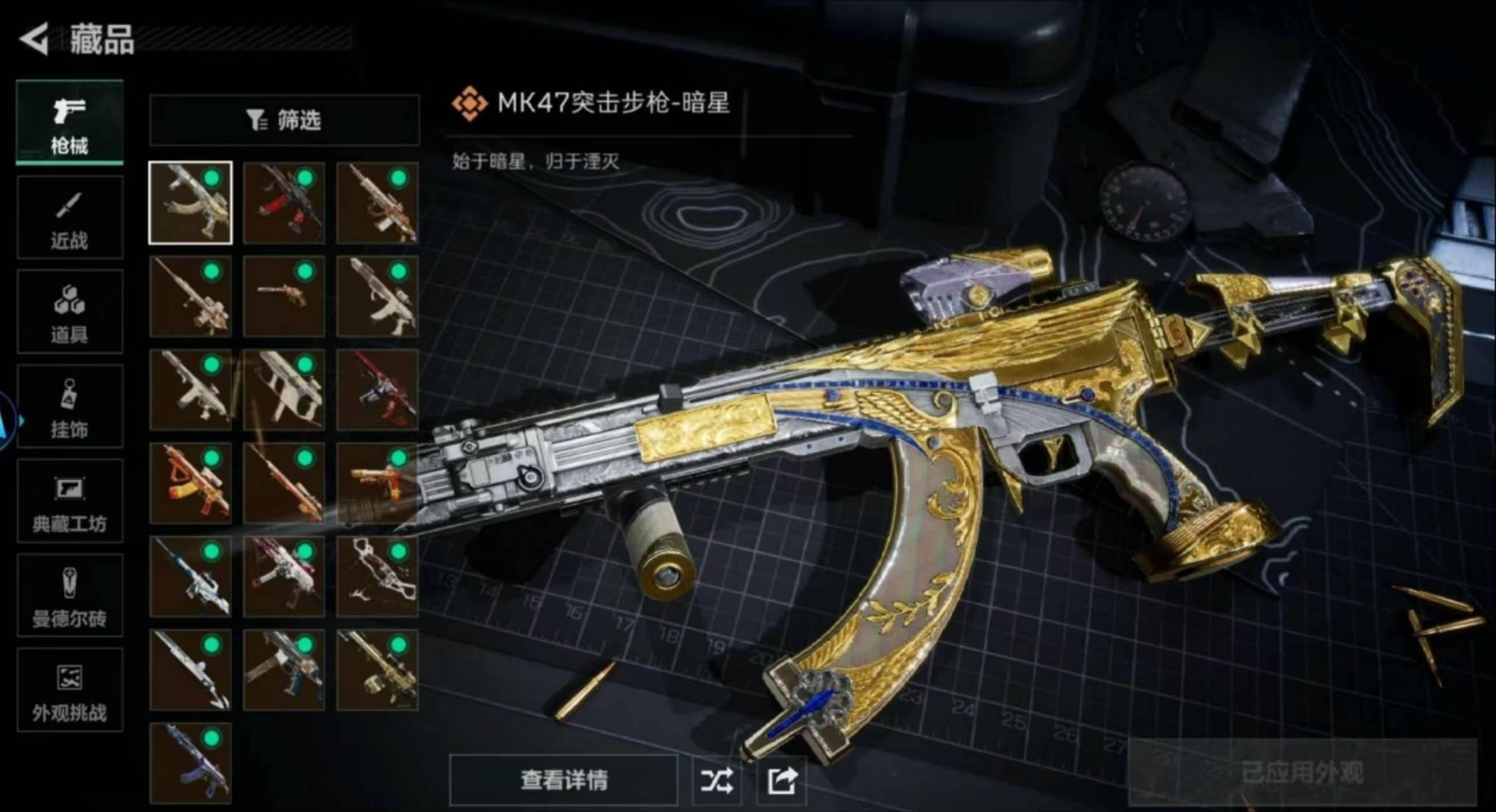
Task: Click the shuffle arrows button
Action: [717, 780]
